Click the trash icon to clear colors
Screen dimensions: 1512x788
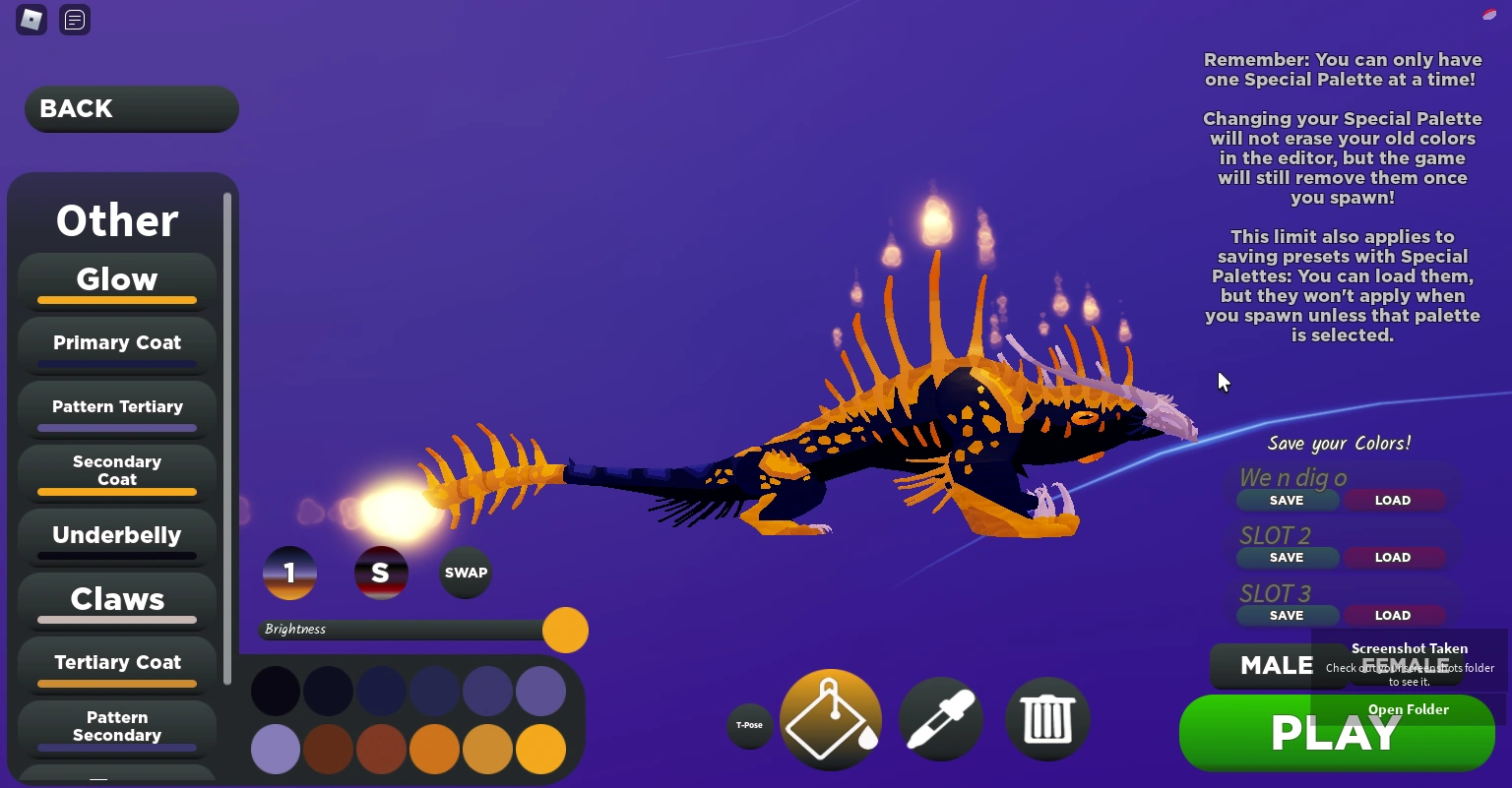[1047, 719]
